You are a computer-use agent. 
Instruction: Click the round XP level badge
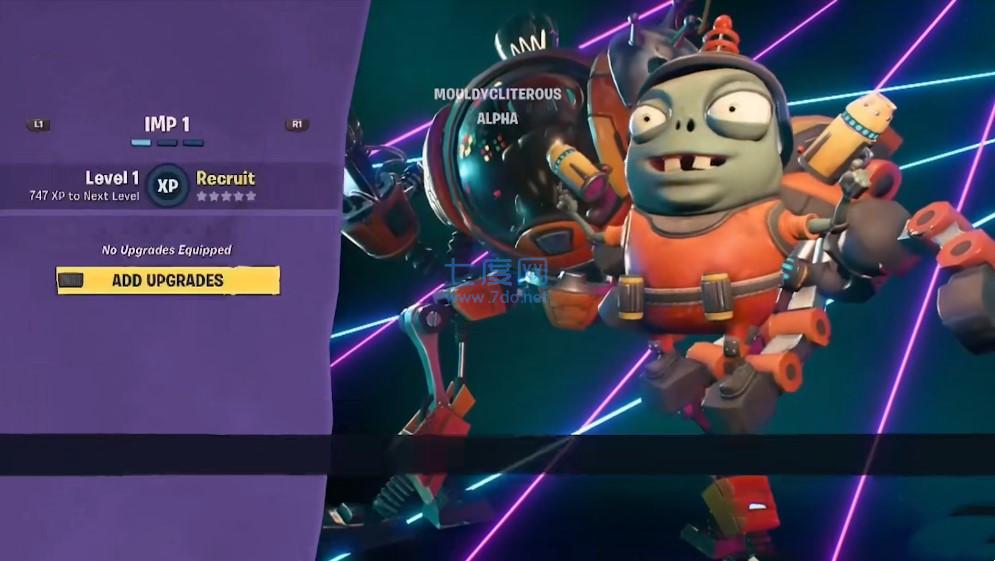click(x=167, y=186)
